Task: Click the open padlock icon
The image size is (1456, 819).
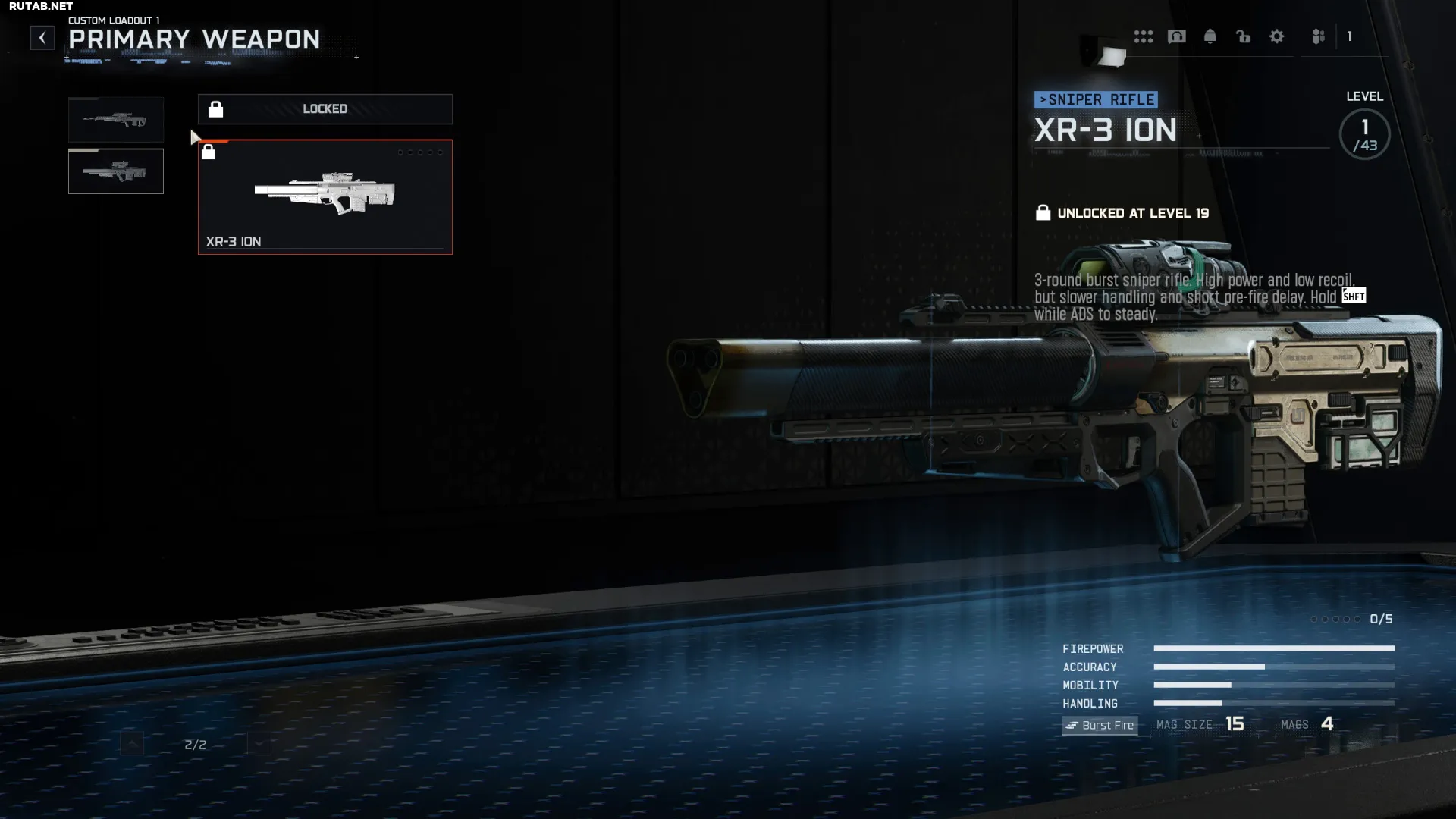Action: (x=1244, y=36)
